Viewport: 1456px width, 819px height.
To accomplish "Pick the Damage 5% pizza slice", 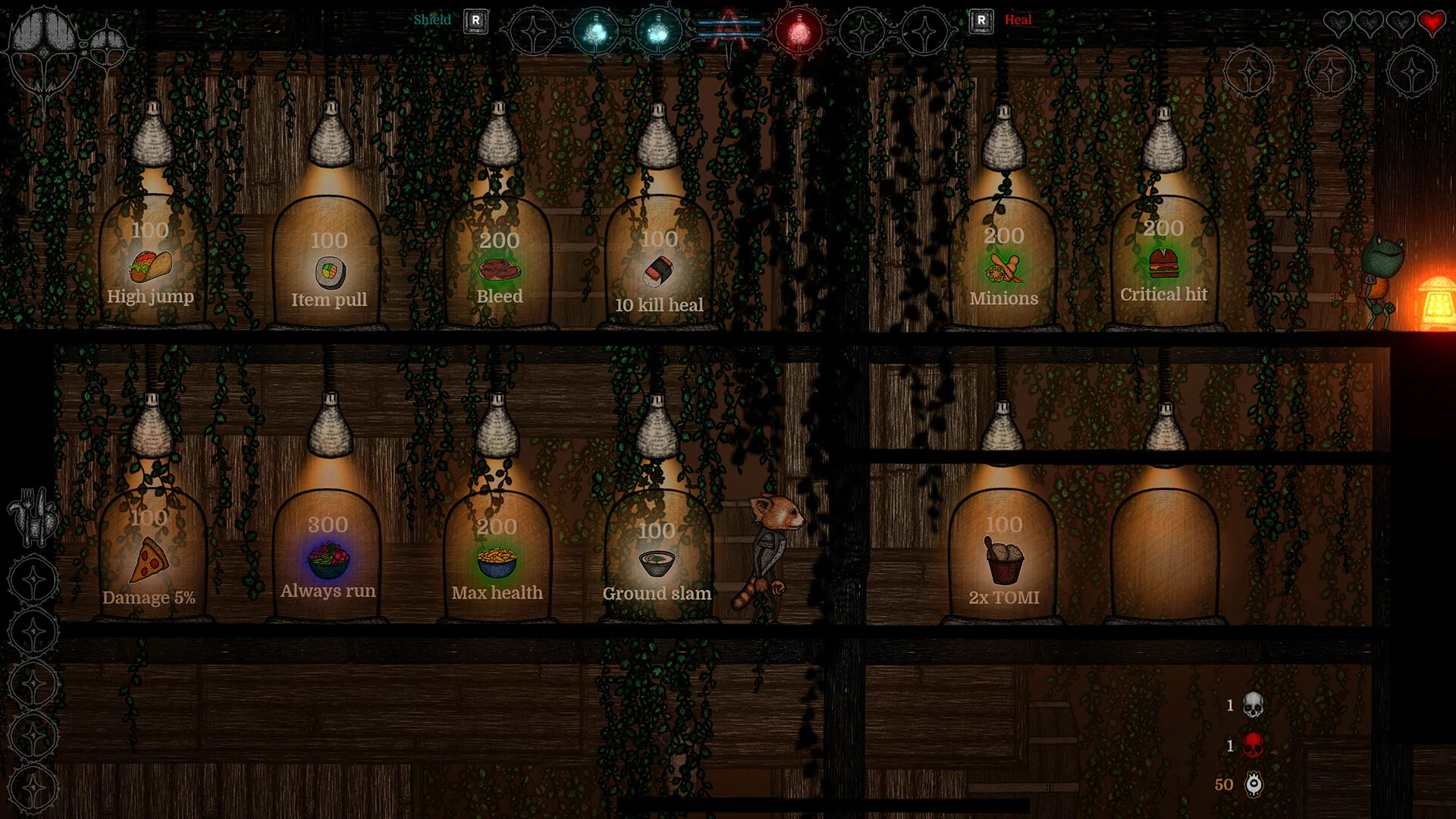I will click(x=150, y=560).
